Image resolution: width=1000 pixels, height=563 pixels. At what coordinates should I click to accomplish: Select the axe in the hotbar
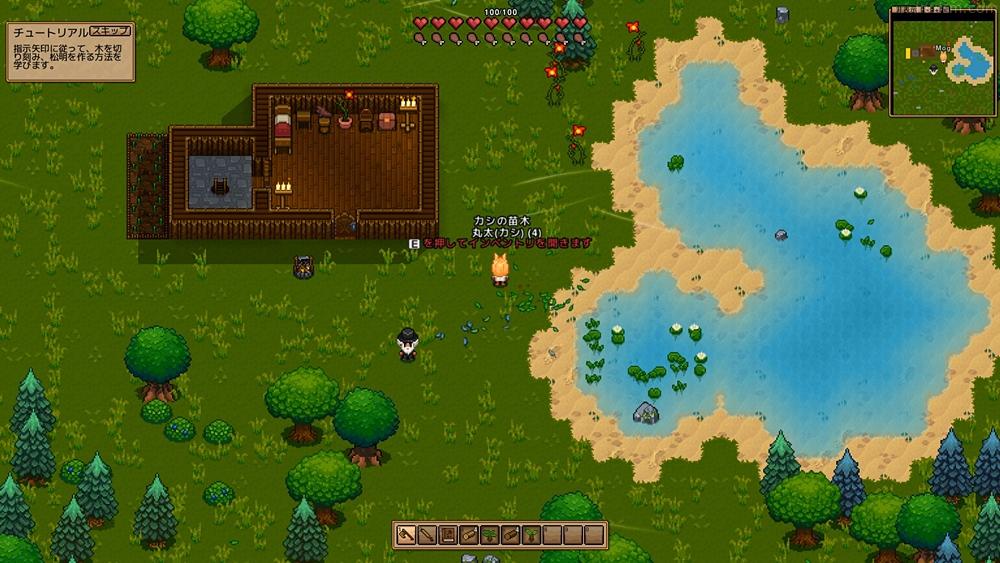click(x=407, y=535)
